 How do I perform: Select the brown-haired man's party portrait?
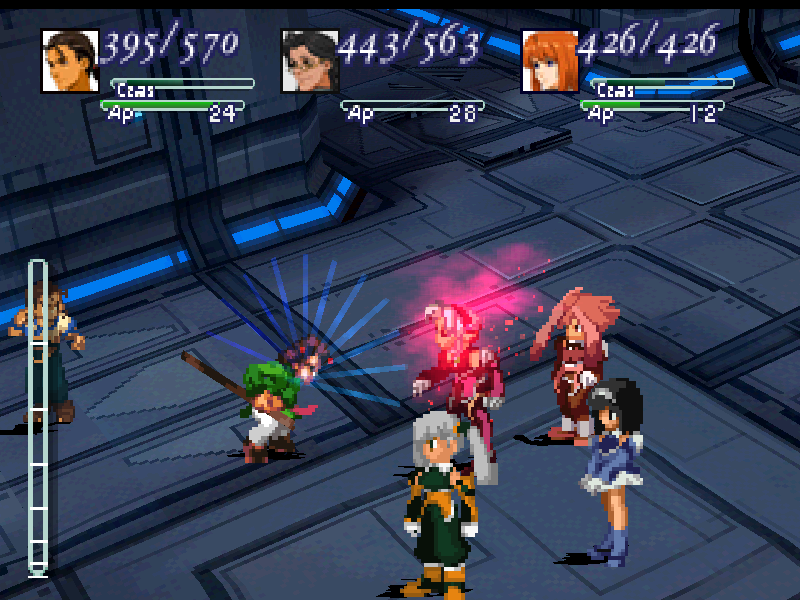(70, 61)
